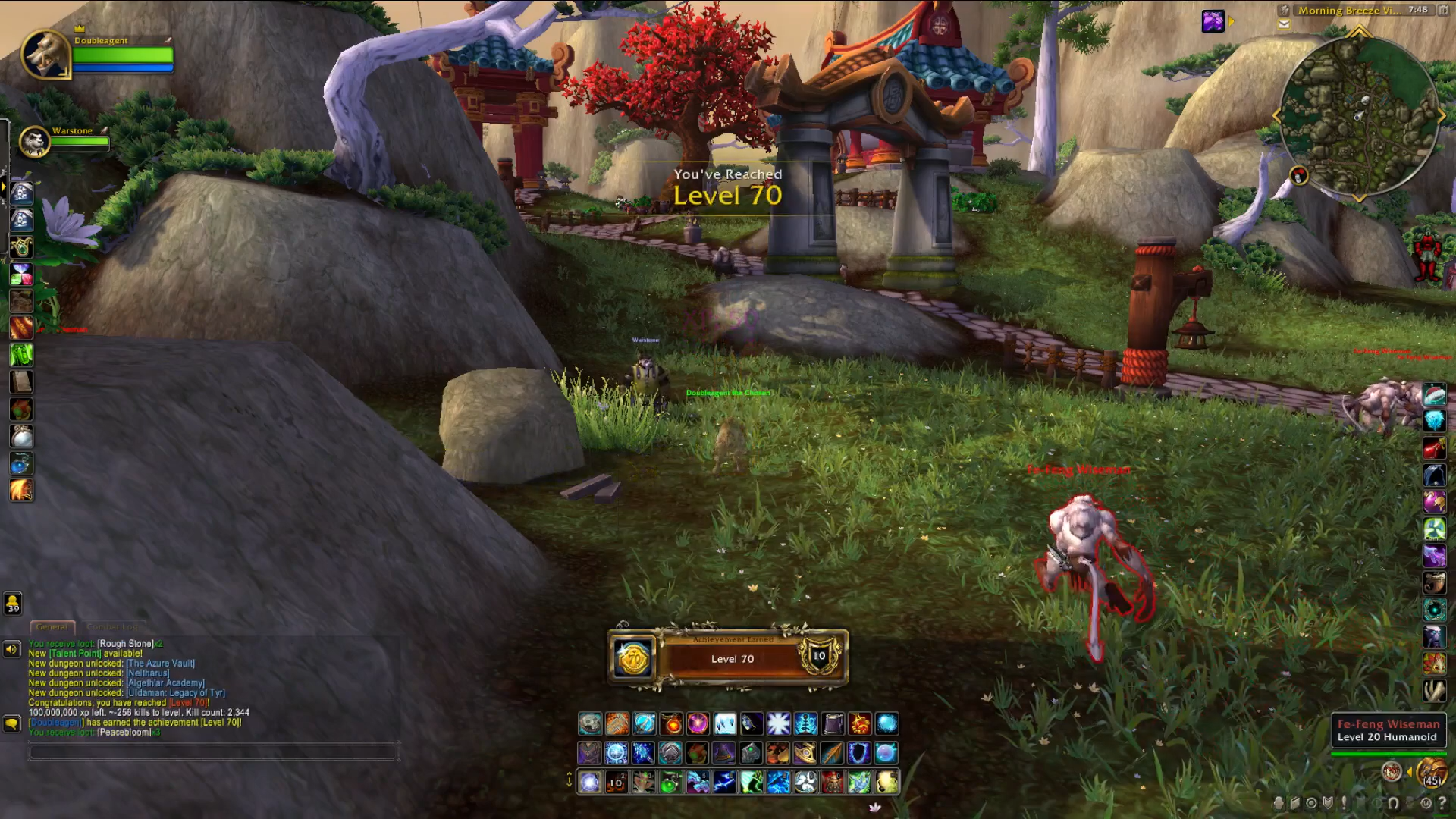Viewport: 1456px width, 819px height.
Task: Click the chat input box
Action: pyautogui.click(x=212, y=752)
